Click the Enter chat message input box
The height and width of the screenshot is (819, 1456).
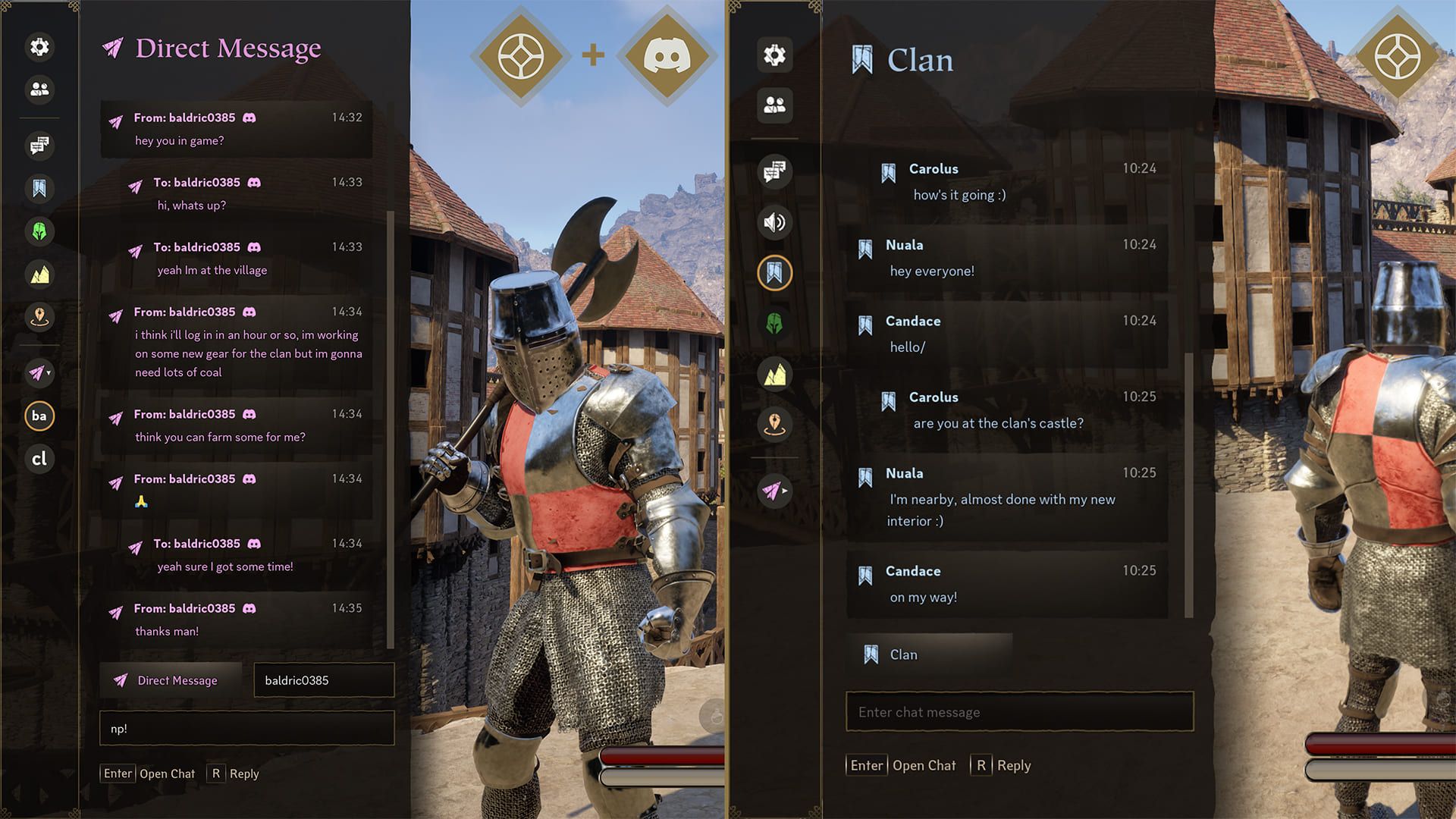tap(1018, 712)
